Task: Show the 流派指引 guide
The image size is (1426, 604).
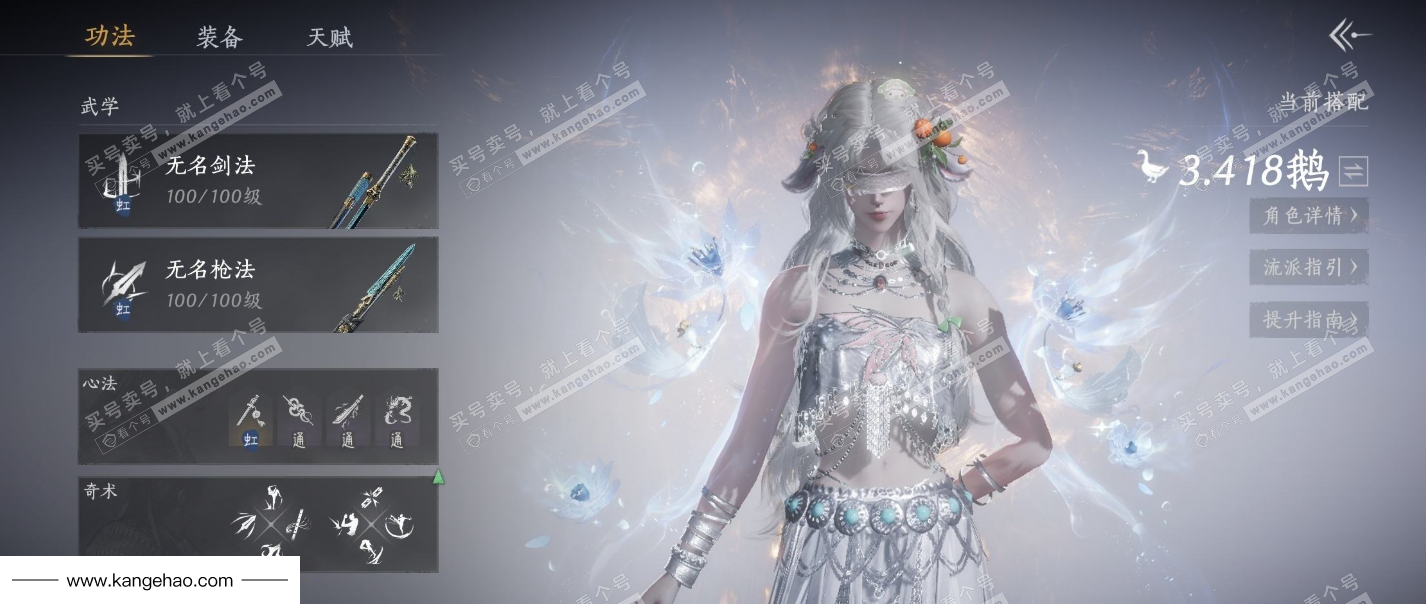Action: point(1309,267)
